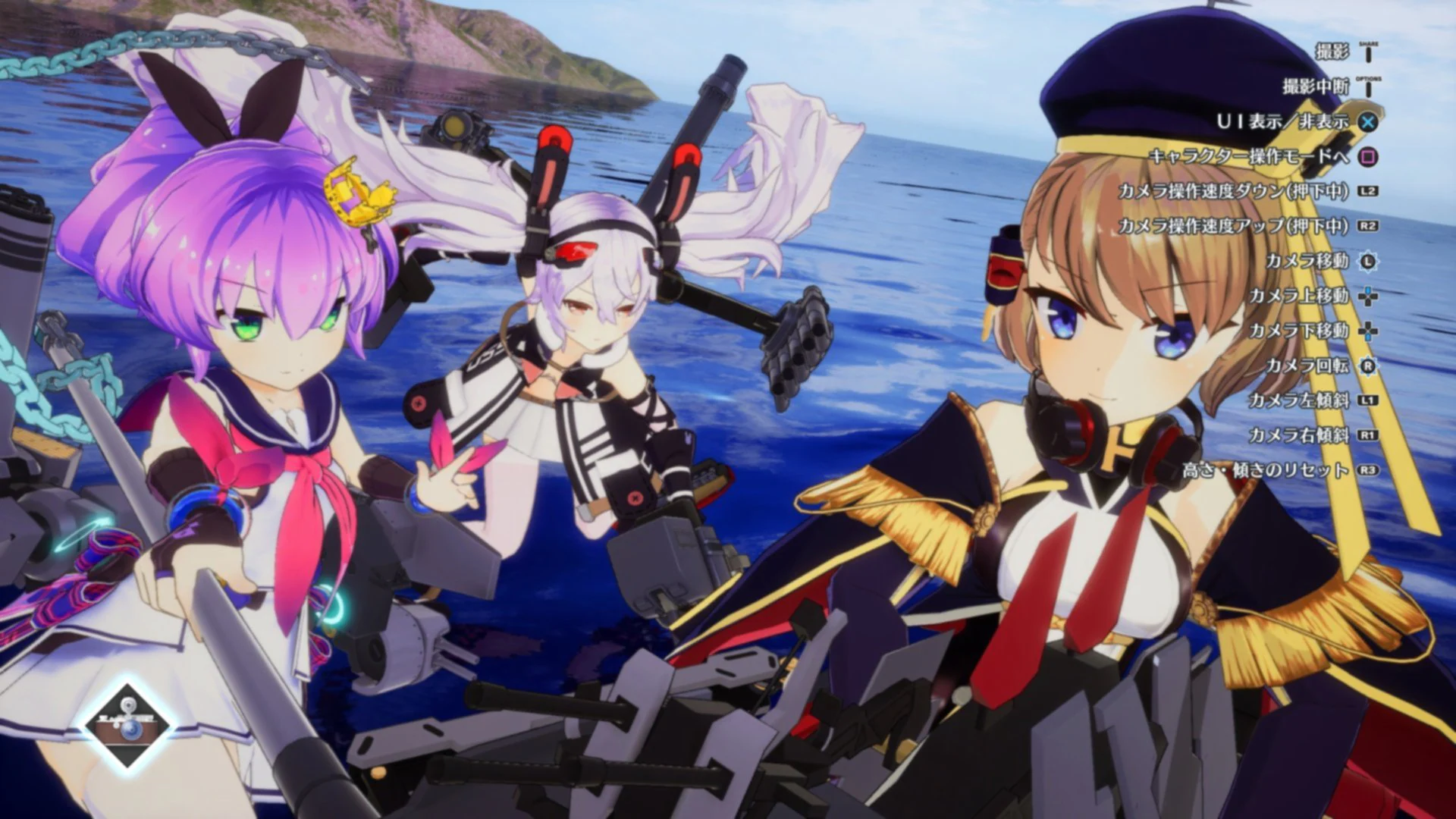Click the L1 icon for left camera tilt
Viewport: 1456px width, 819px height.
tap(1367, 398)
